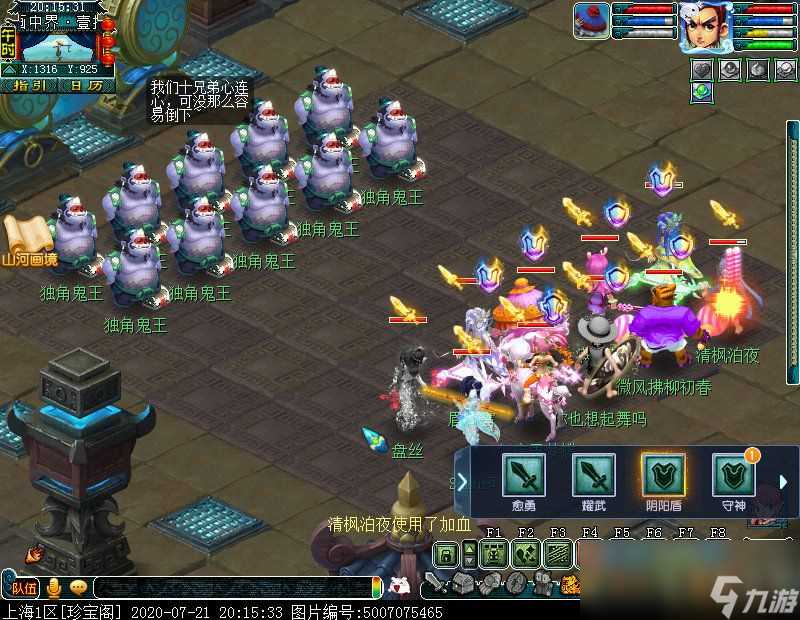800x620 pixels.
Task: Use the F3 hotbar skill slot
Action: 558,553
